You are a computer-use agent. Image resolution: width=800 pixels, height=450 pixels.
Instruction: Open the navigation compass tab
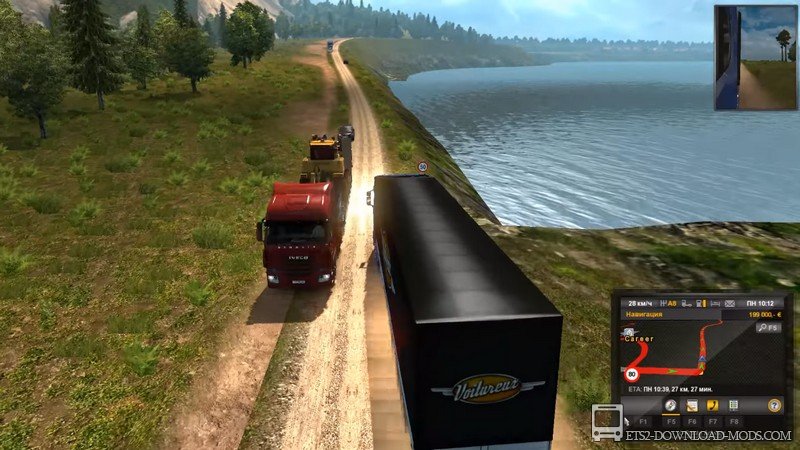click(x=672, y=405)
